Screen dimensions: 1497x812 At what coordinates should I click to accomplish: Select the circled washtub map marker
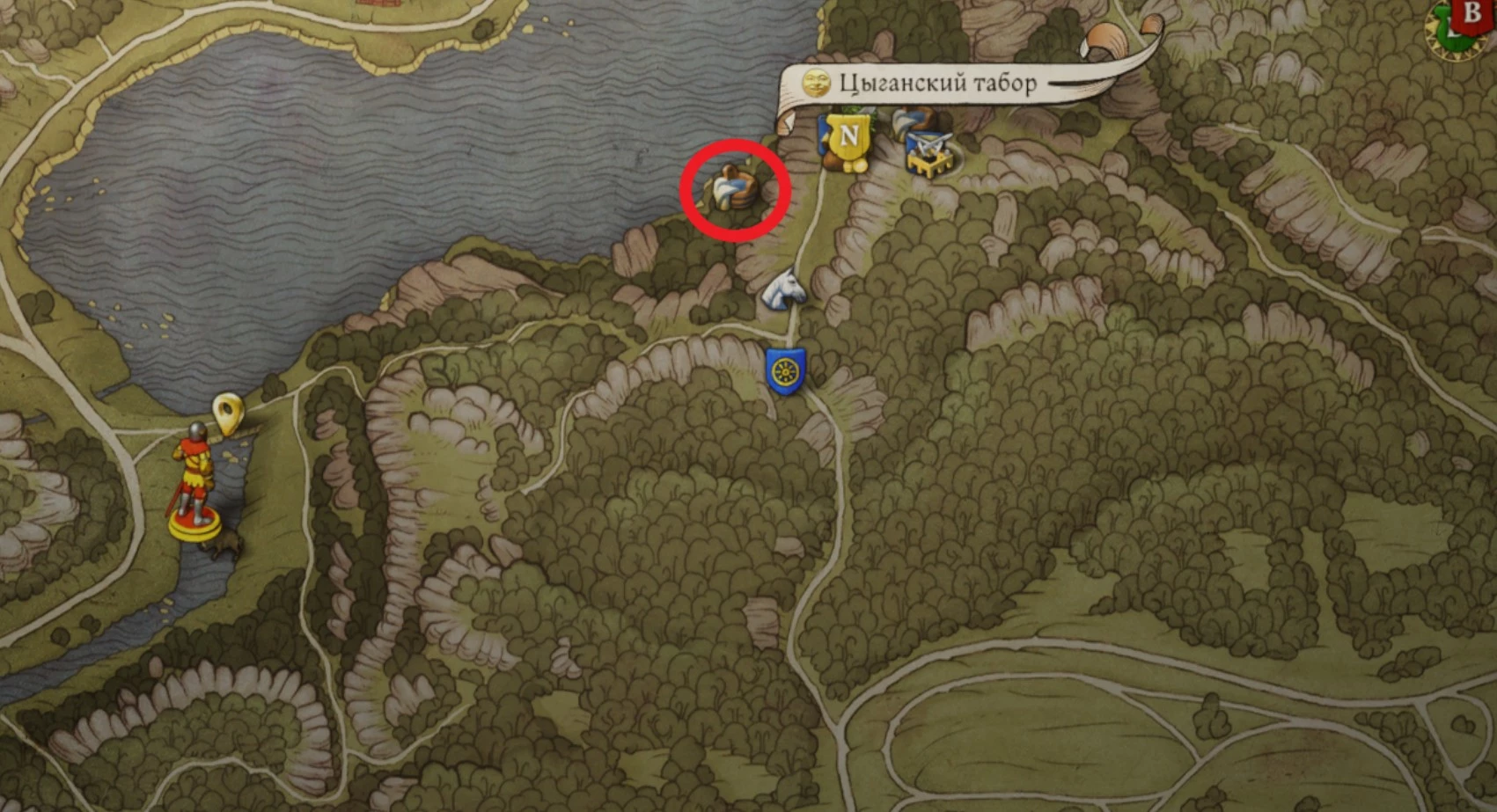pyautogui.click(x=734, y=187)
